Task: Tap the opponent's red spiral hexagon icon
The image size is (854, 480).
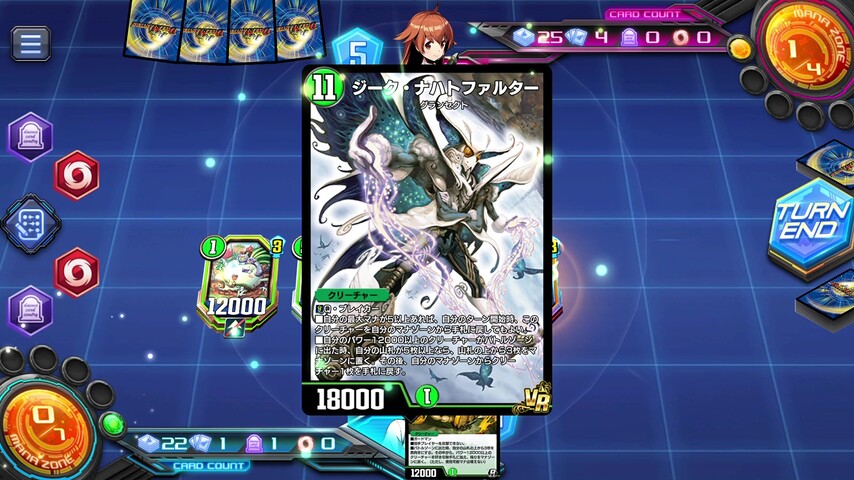Action: [76, 176]
